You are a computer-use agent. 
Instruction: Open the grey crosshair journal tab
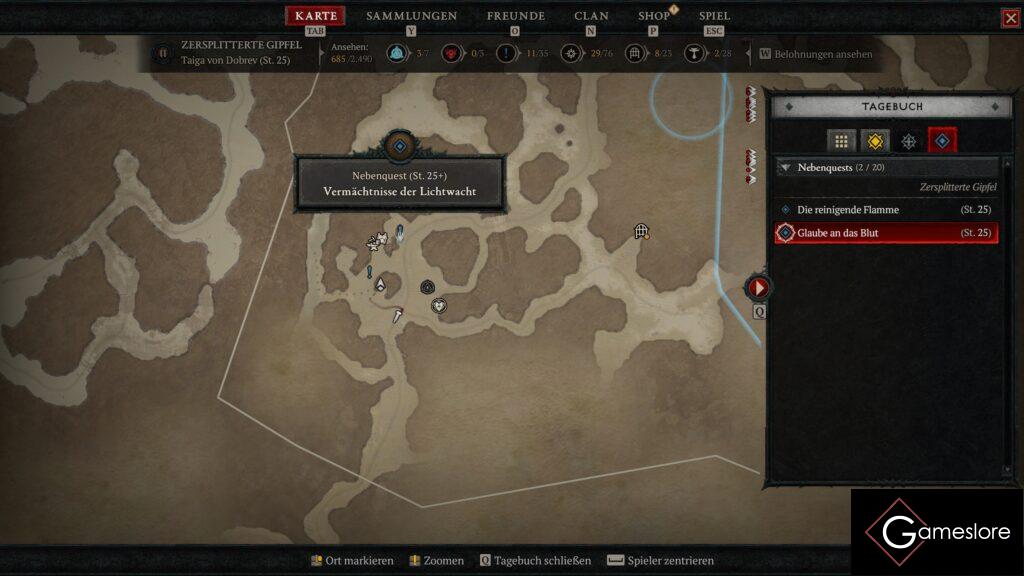[909, 141]
